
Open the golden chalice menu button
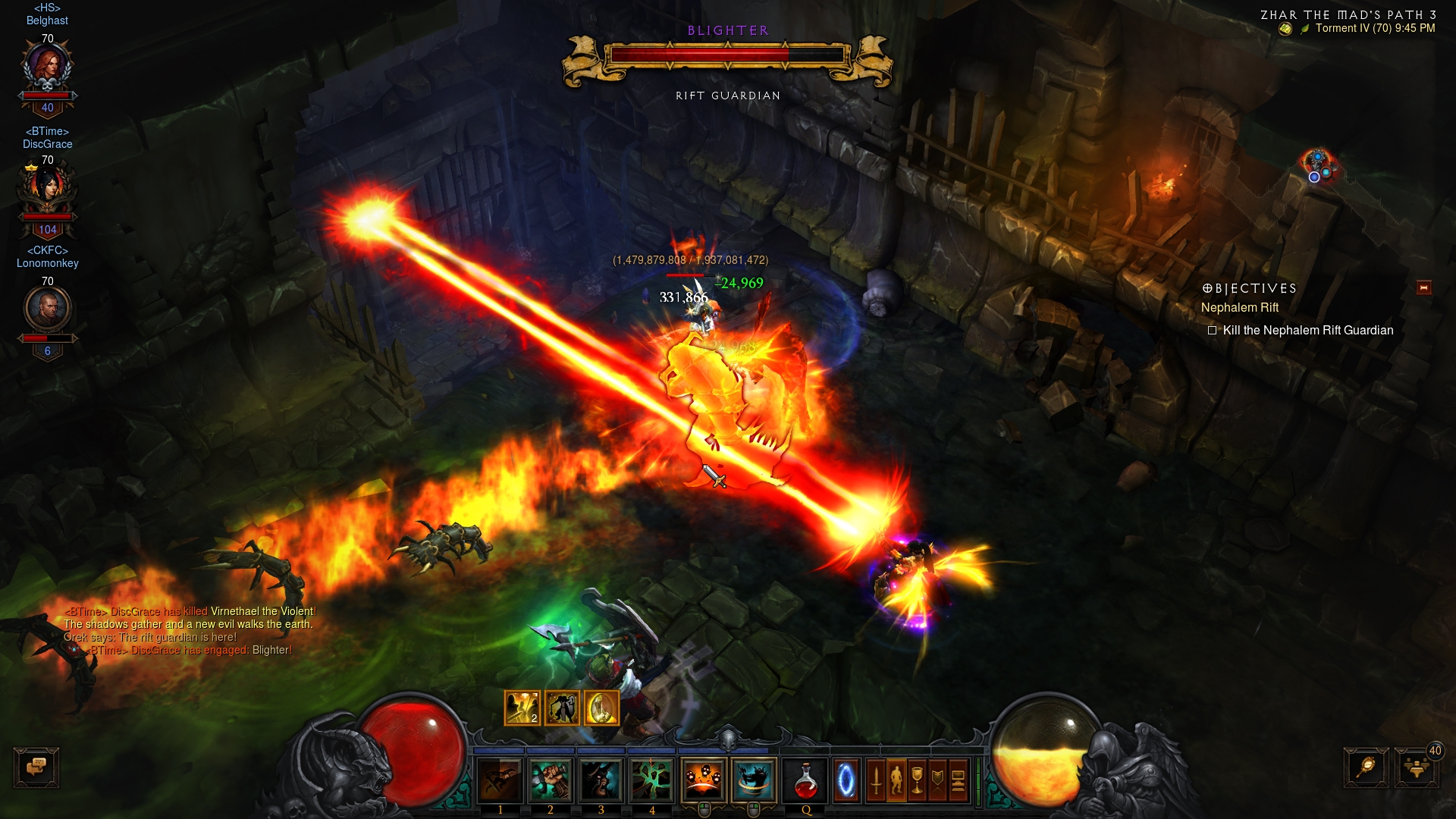(917, 780)
